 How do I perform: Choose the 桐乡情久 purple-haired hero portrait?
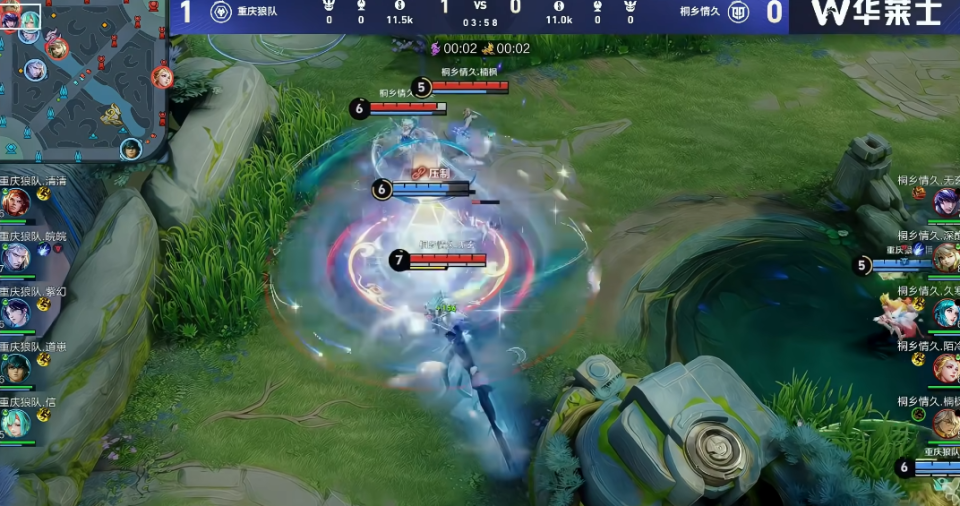[945, 203]
